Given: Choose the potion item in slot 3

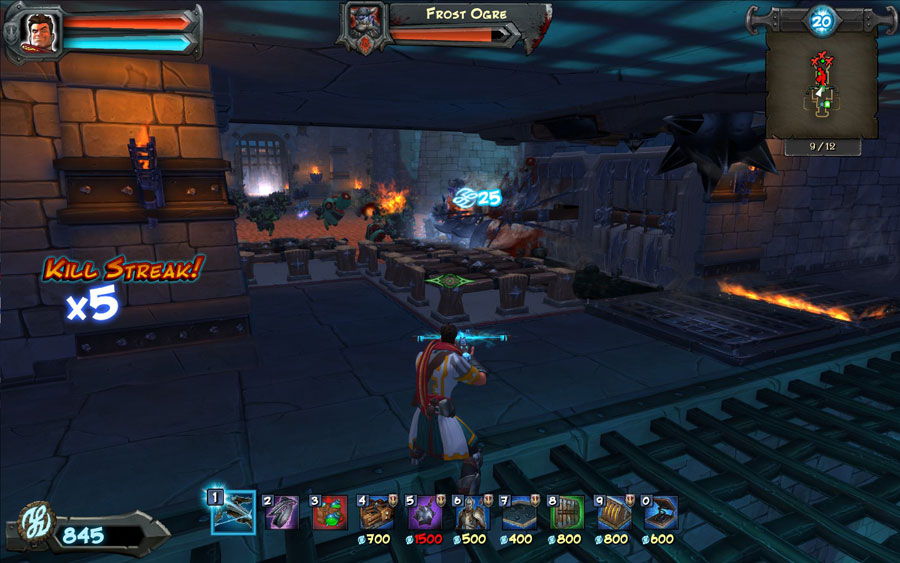Looking at the screenshot, I should 329,512.
